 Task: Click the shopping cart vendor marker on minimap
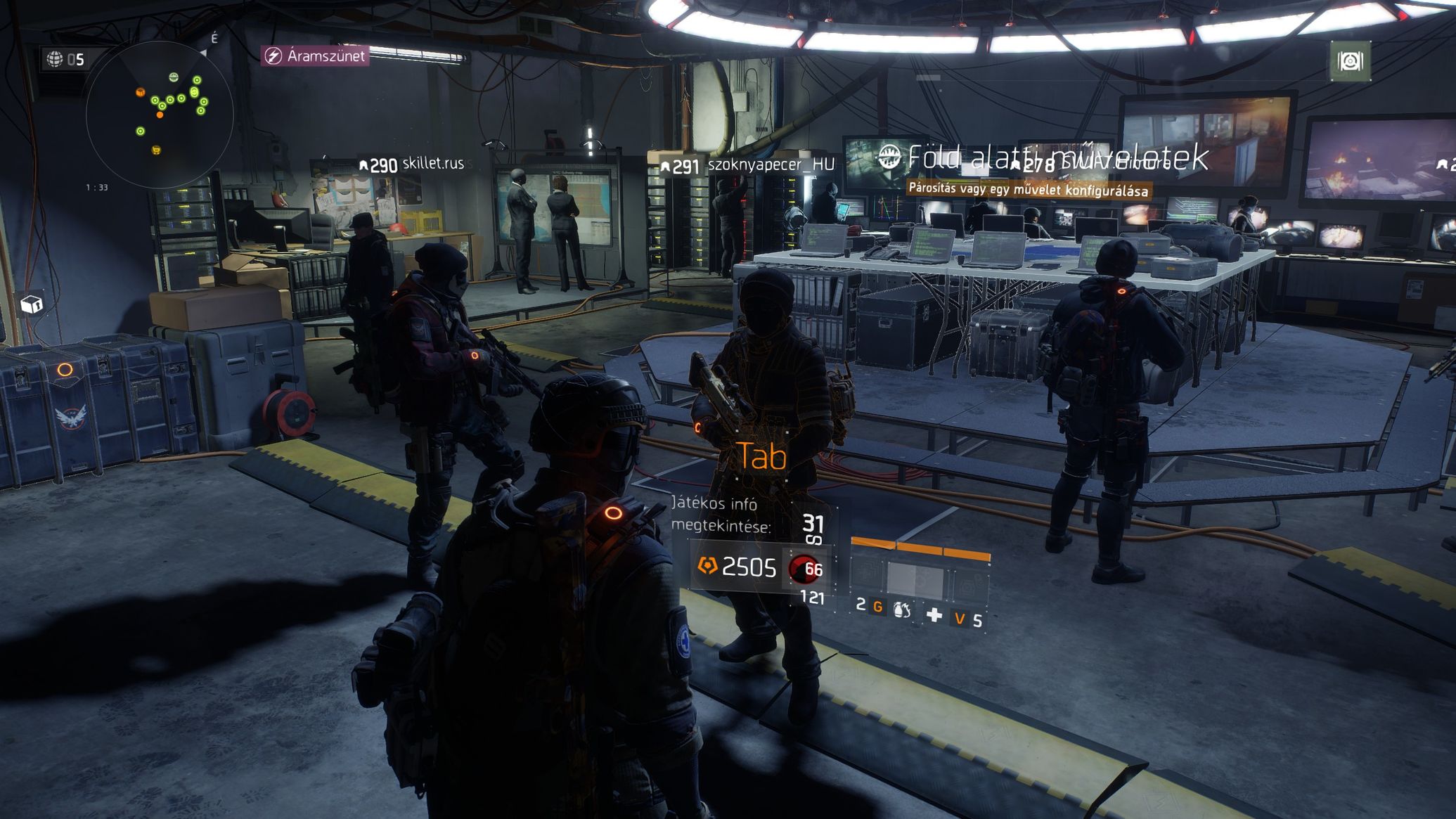click(156, 150)
